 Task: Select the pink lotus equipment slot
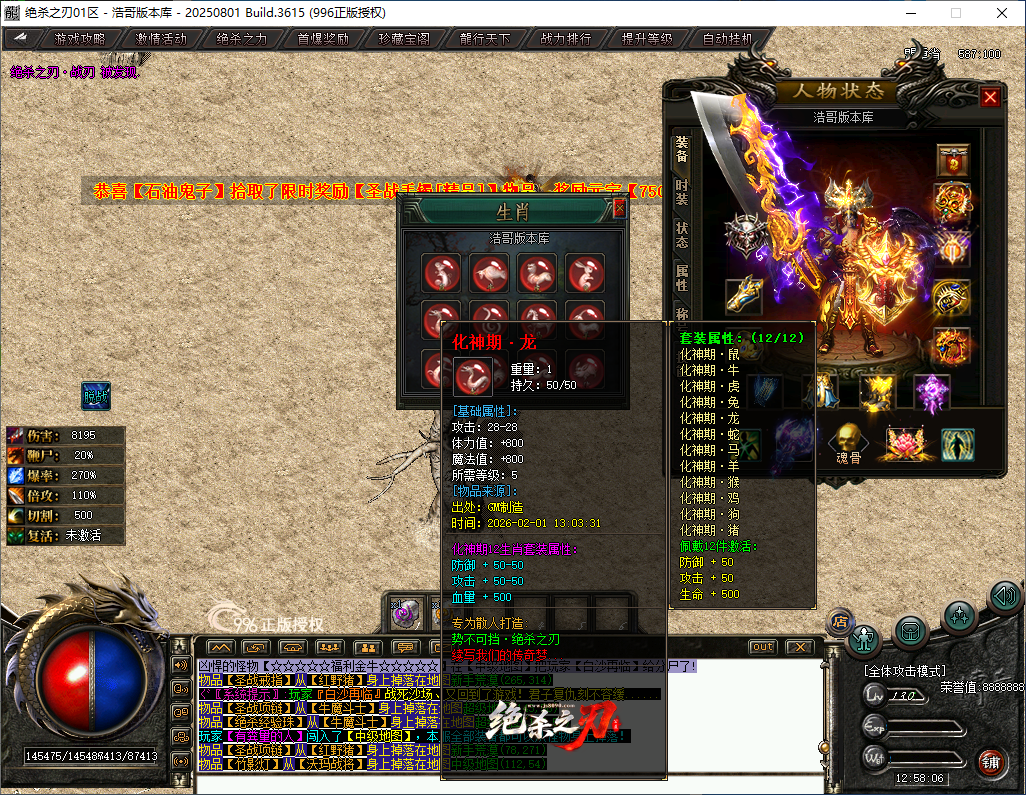coord(904,440)
